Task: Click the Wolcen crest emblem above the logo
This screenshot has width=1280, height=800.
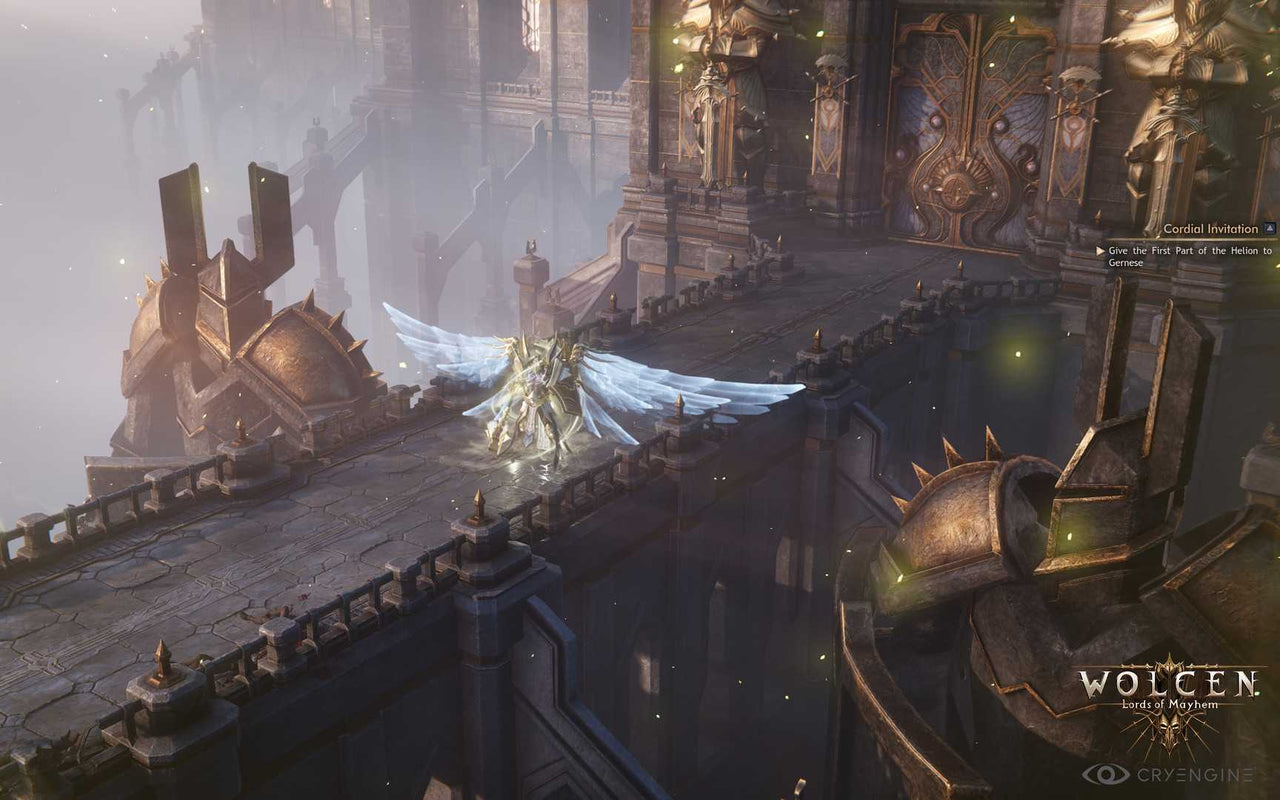Action: 1167,662
